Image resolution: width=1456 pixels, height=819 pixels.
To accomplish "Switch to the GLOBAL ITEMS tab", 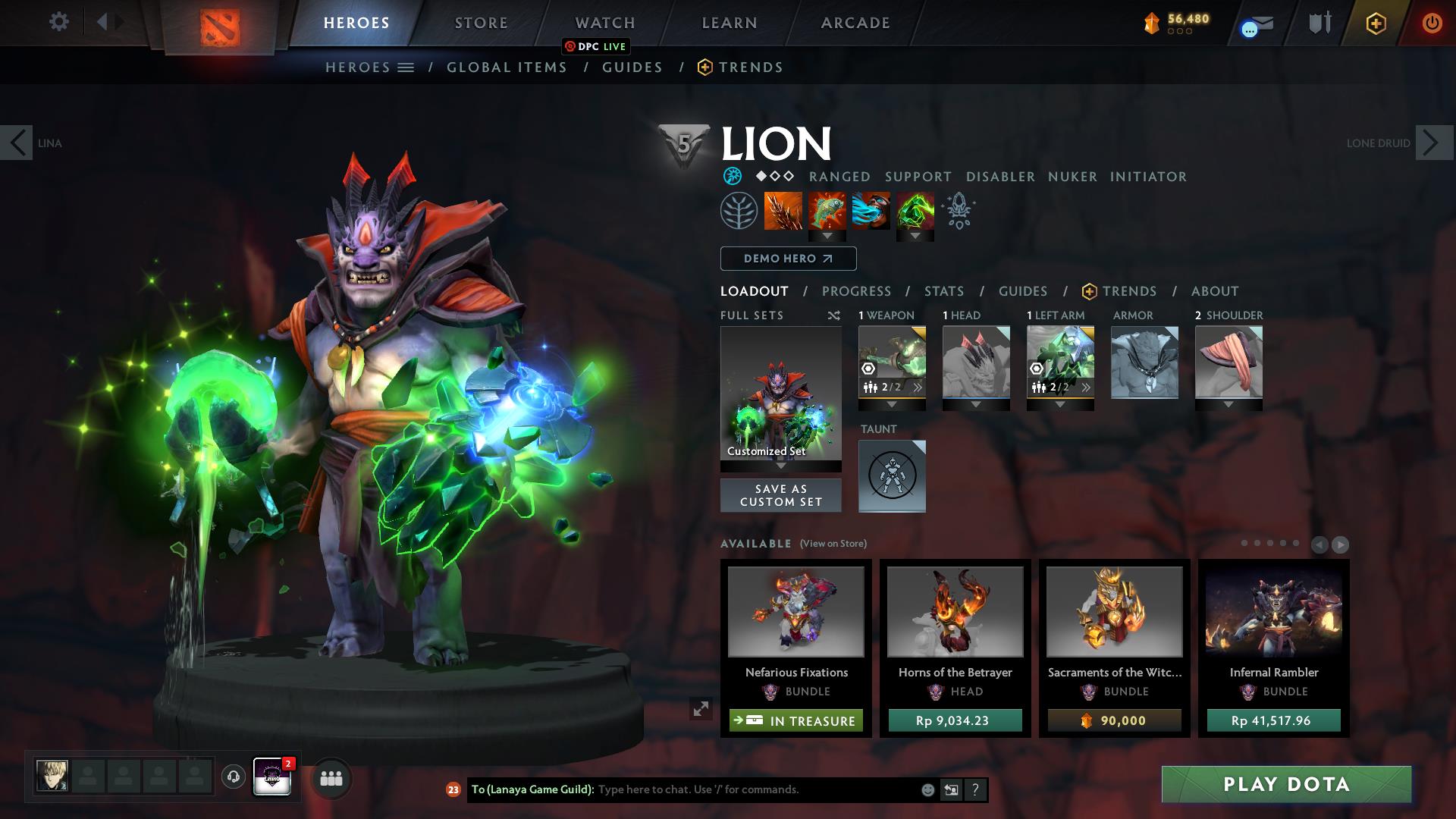I will [507, 67].
